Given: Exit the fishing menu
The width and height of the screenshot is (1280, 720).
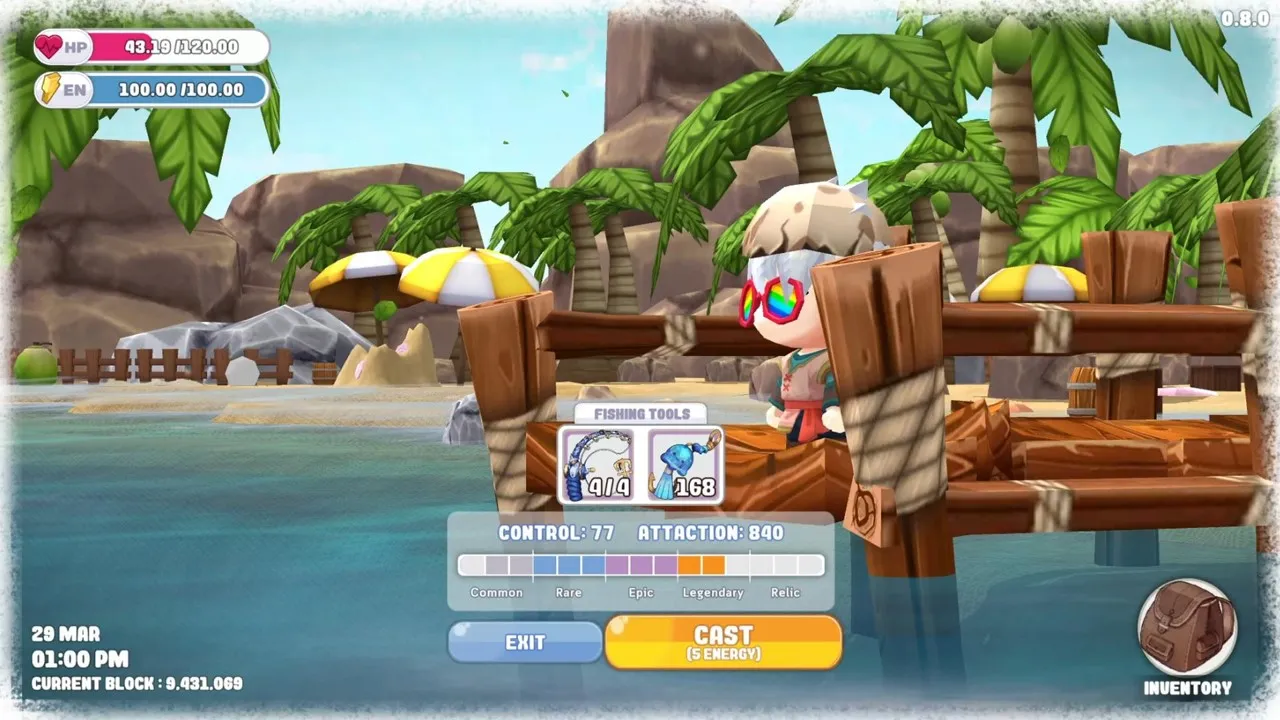Looking at the screenshot, I should (525, 642).
